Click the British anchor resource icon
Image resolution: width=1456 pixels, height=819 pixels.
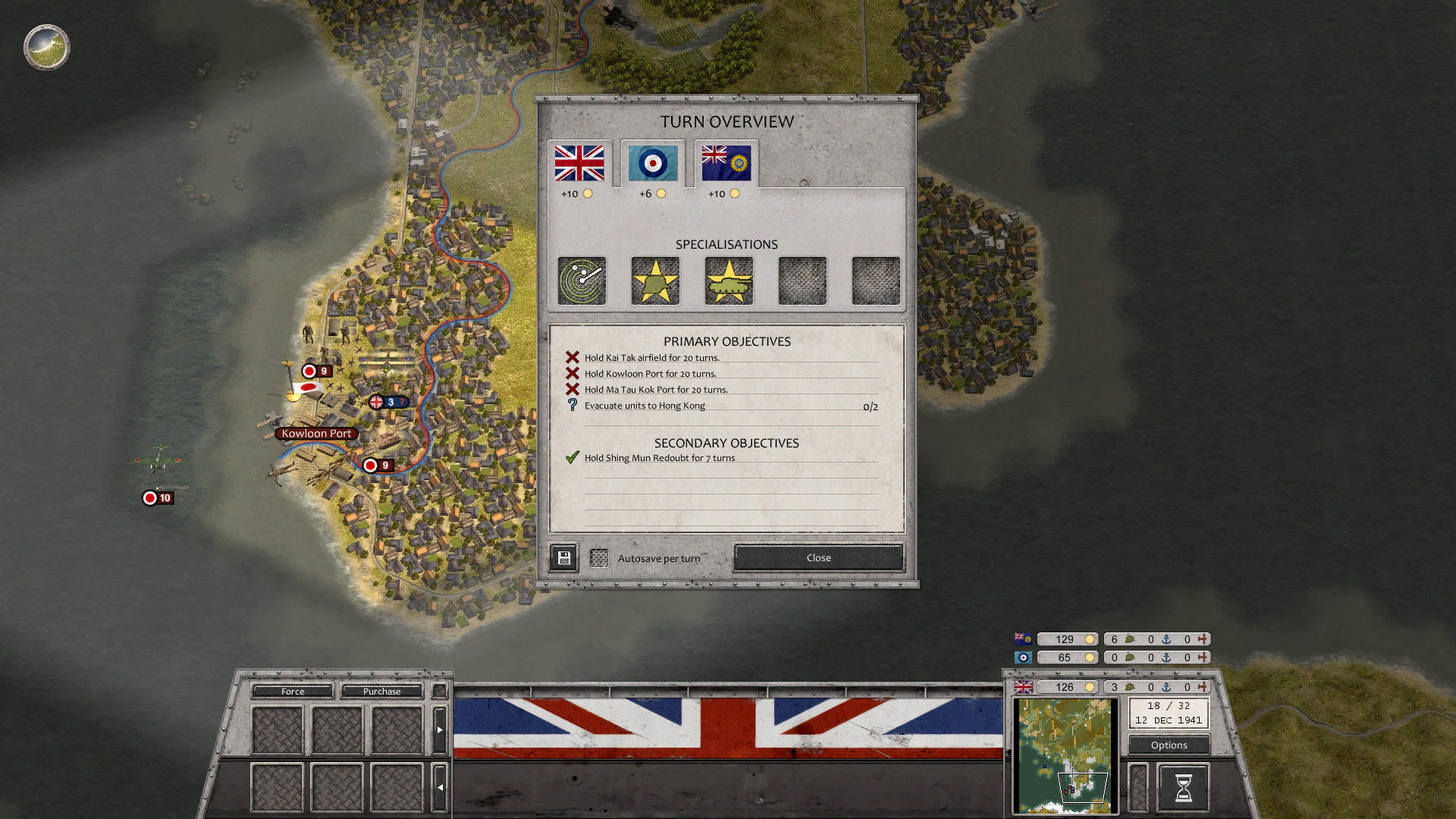click(1165, 688)
